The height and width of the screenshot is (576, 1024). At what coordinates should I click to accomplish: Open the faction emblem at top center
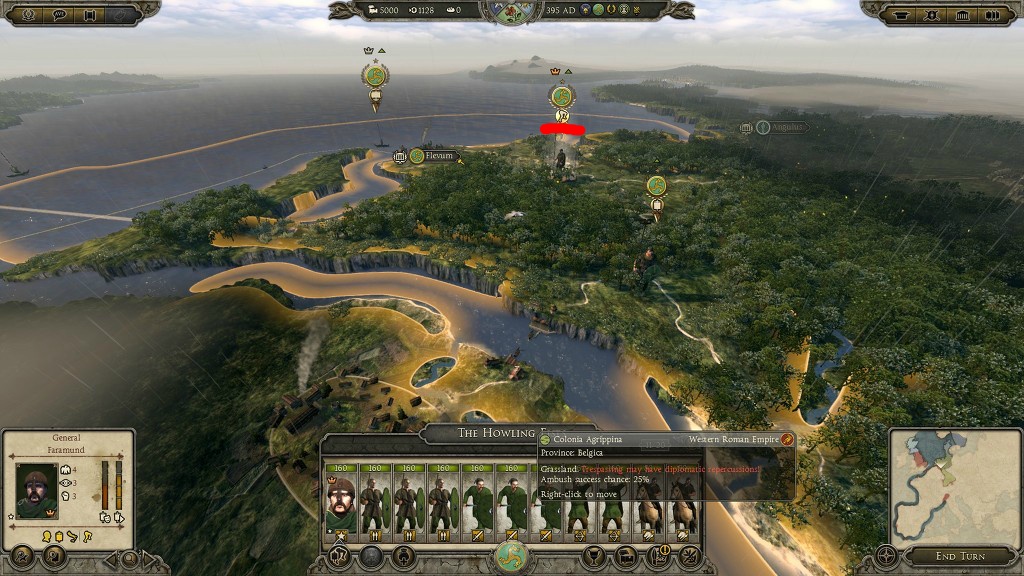(x=511, y=10)
